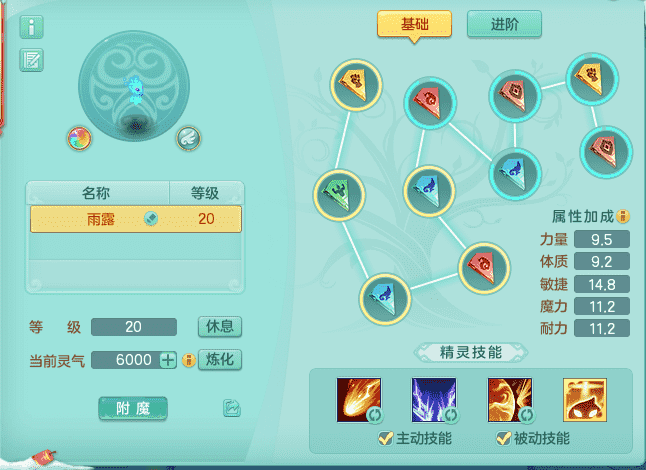Click the 炼化 button

[219, 360]
